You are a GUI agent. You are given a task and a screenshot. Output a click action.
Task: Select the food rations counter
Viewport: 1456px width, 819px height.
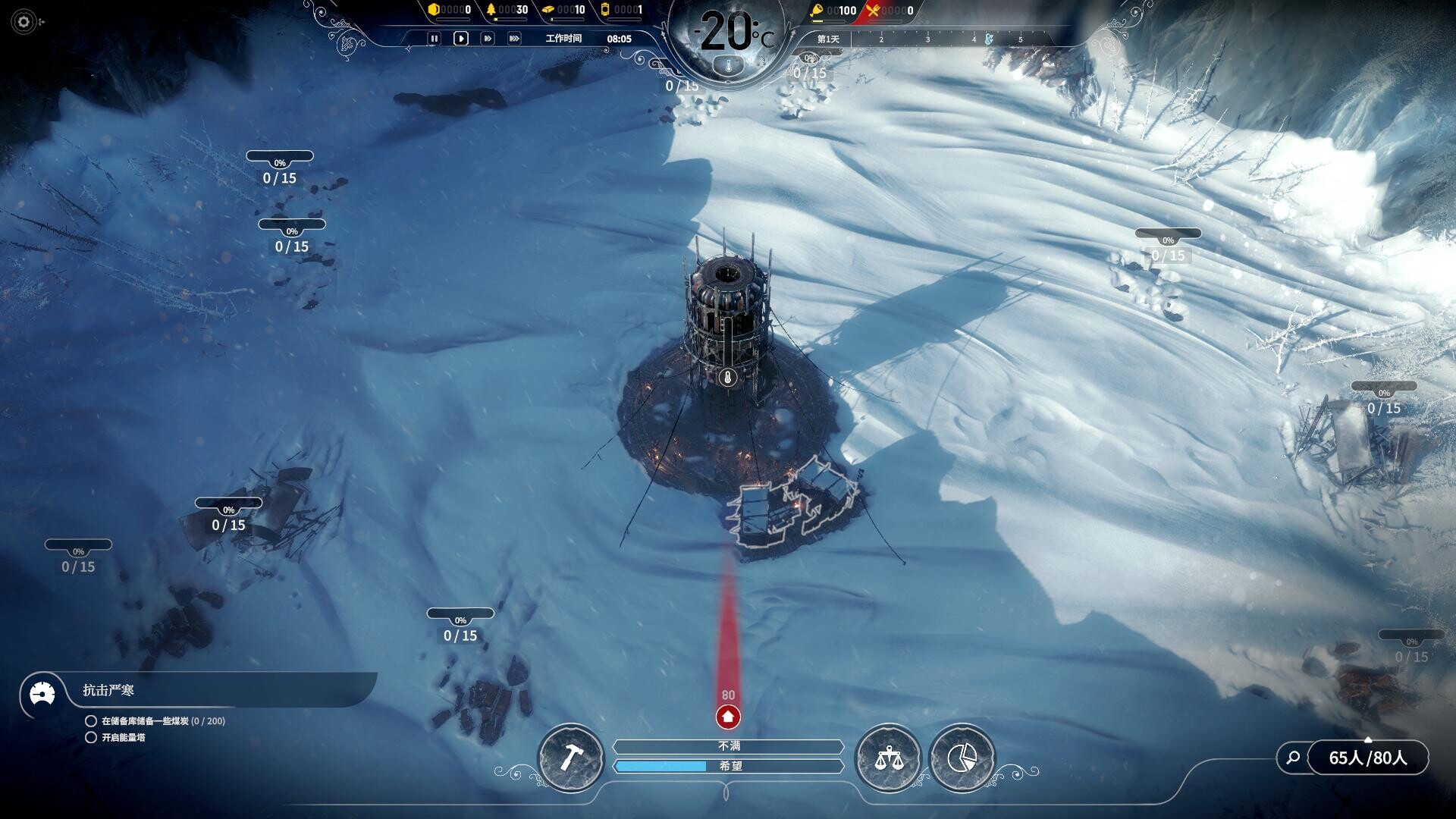click(x=891, y=11)
